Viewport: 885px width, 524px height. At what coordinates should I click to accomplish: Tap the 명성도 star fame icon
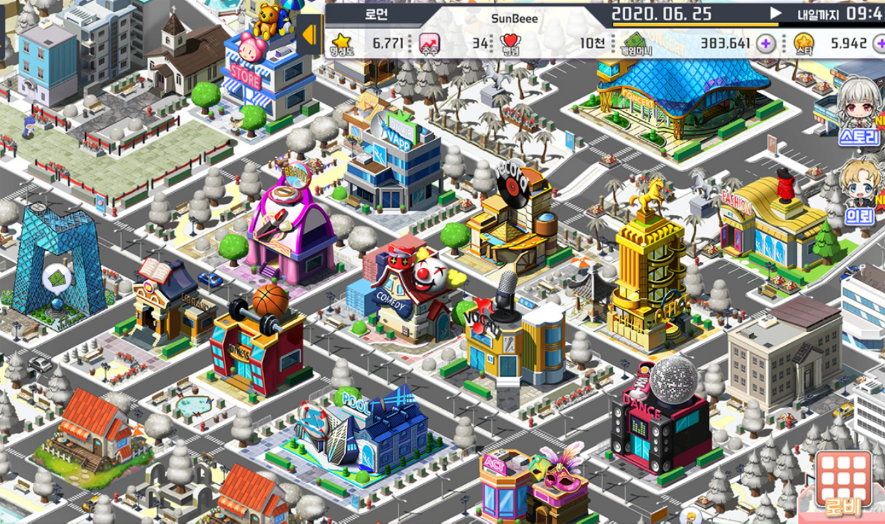pyautogui.click(x=342, y=43)
